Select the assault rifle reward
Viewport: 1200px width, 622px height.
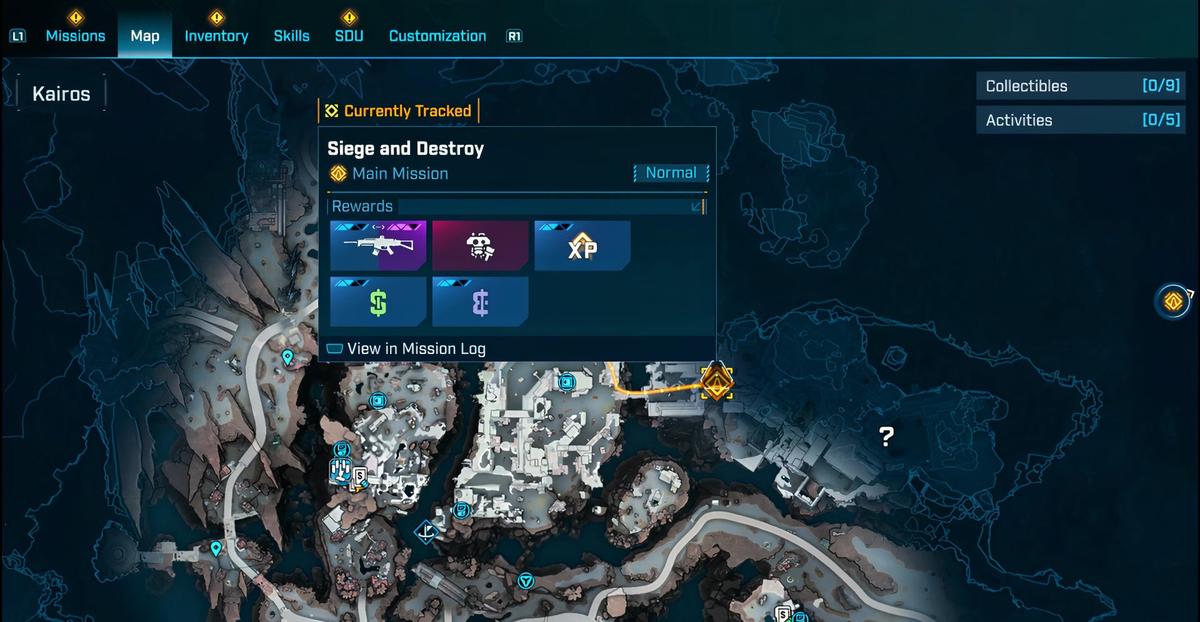tap(378, 246)
